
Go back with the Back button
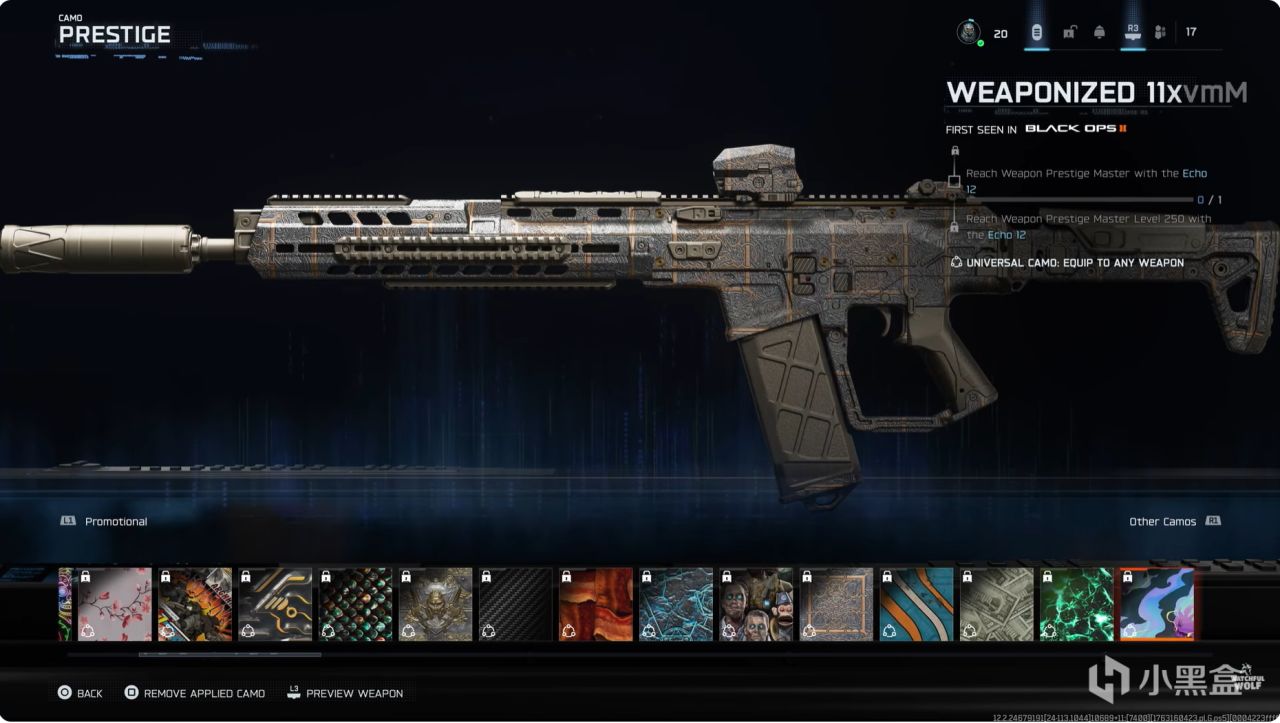(80, 693)
